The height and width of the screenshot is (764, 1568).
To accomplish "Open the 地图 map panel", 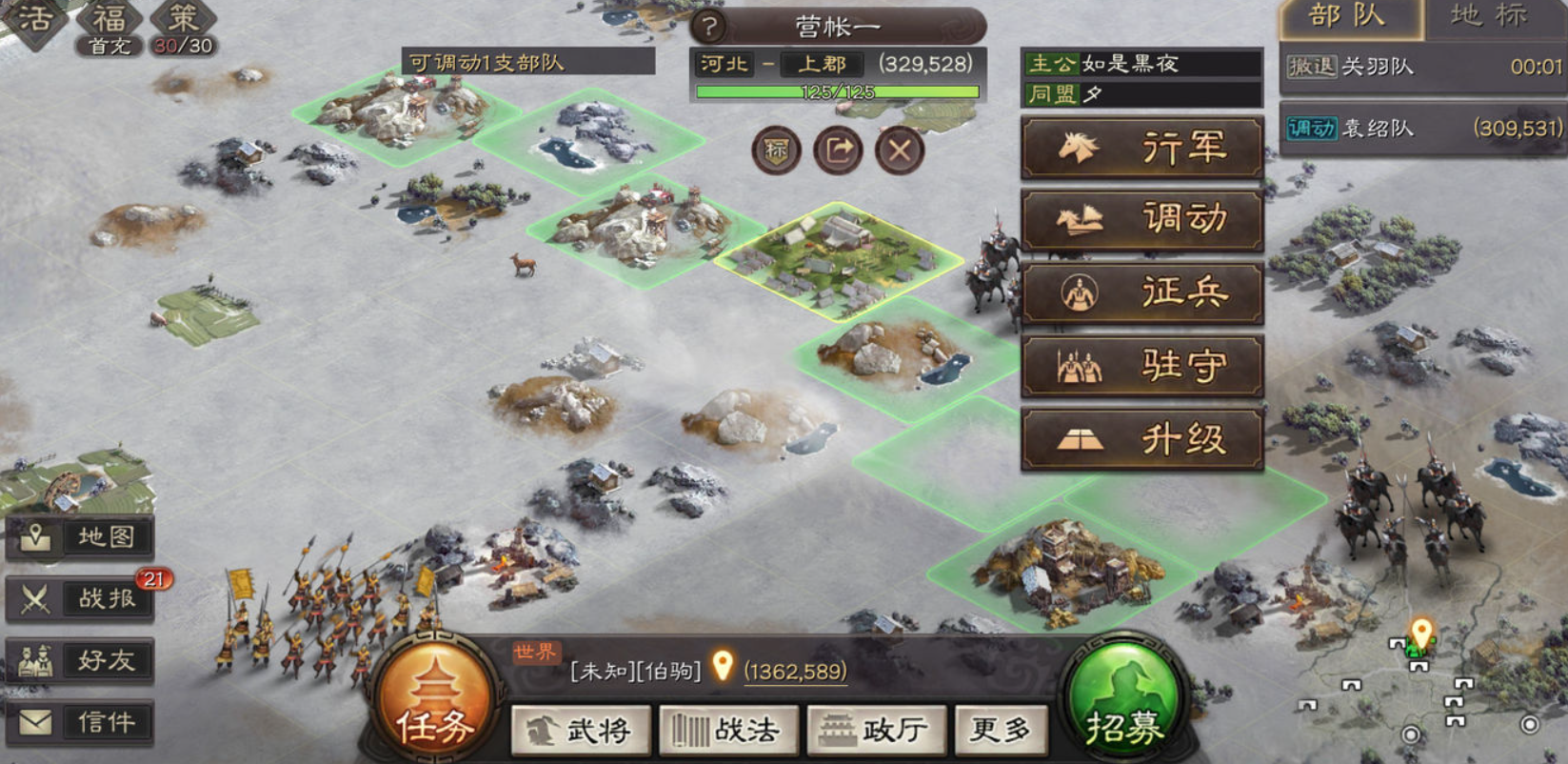I will click(x=81, y=535).
